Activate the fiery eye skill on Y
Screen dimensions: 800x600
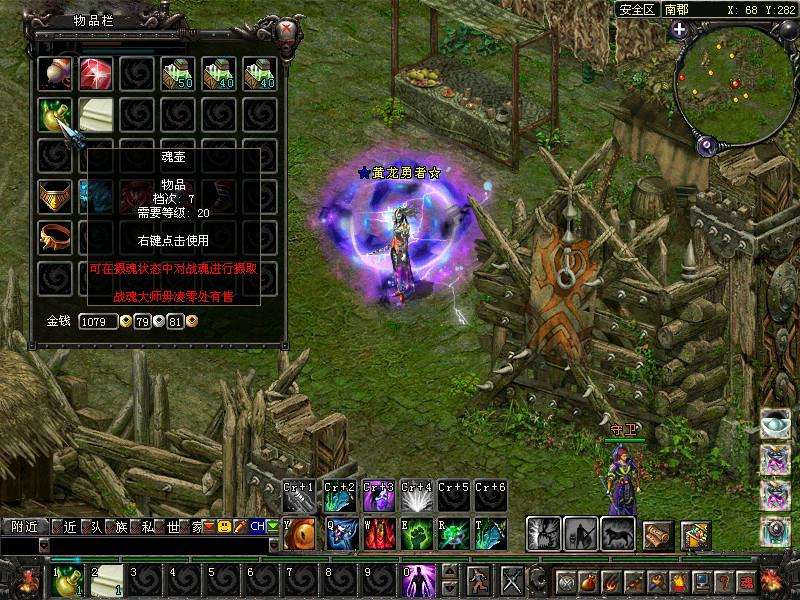tap(300, 534)
